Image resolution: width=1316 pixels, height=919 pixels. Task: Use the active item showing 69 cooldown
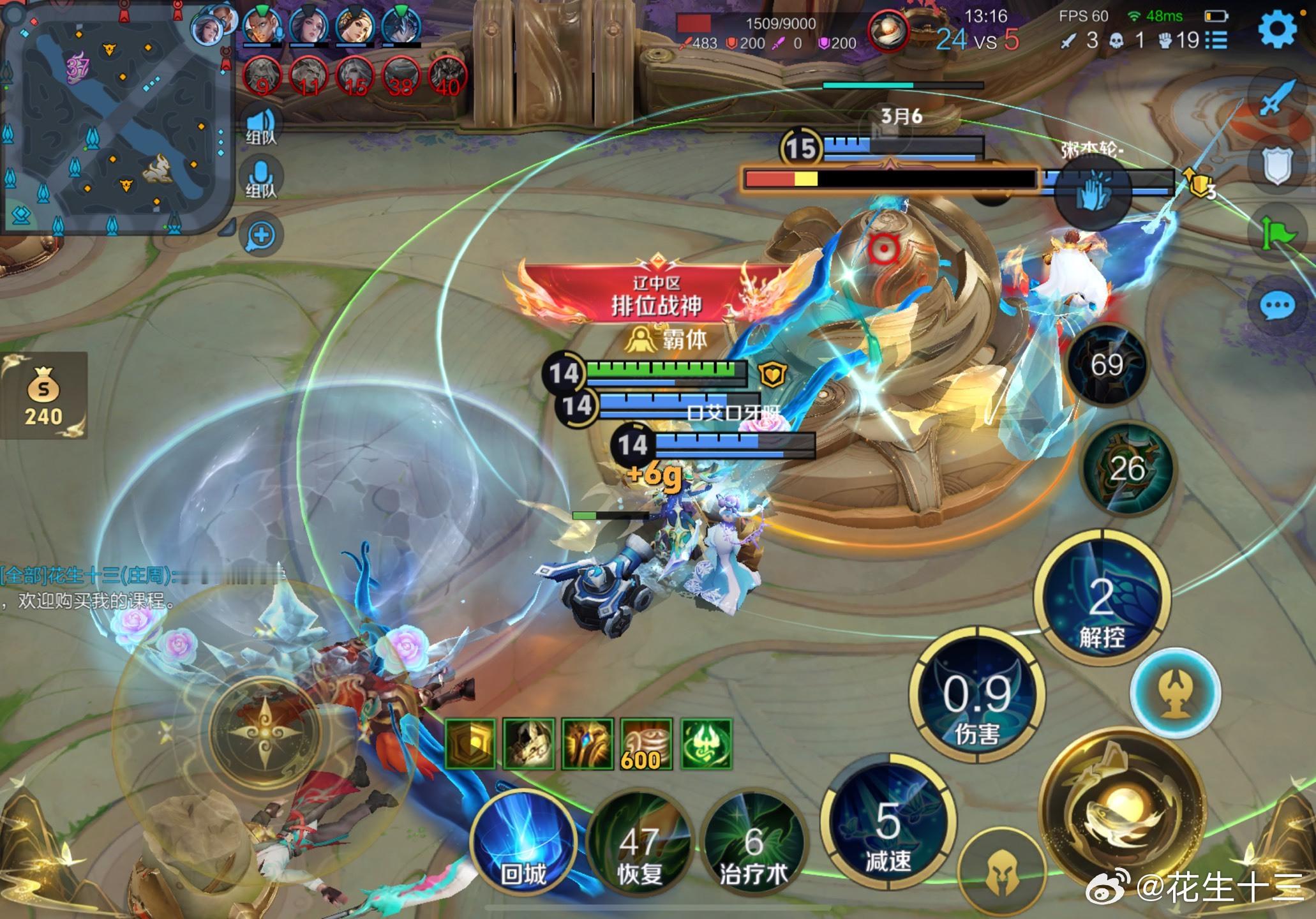(x=1107, y=365)
